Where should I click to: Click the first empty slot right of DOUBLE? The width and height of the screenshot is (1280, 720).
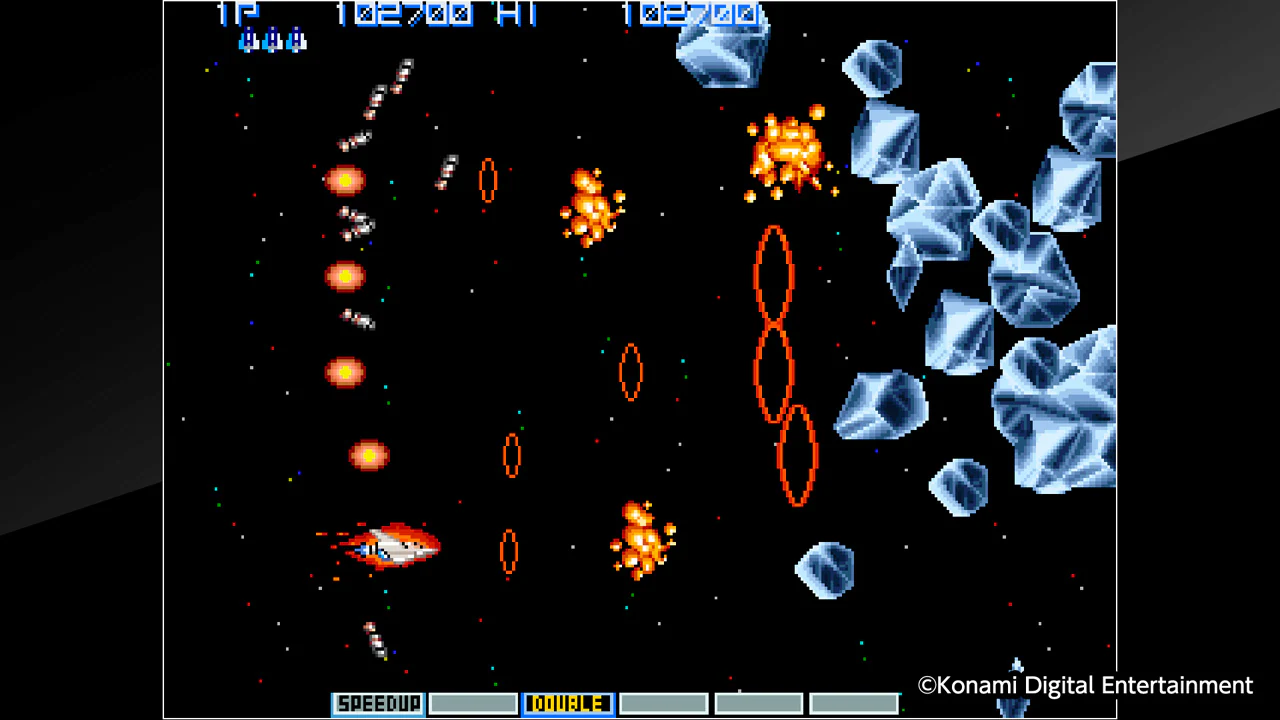[x=663, y=703]
